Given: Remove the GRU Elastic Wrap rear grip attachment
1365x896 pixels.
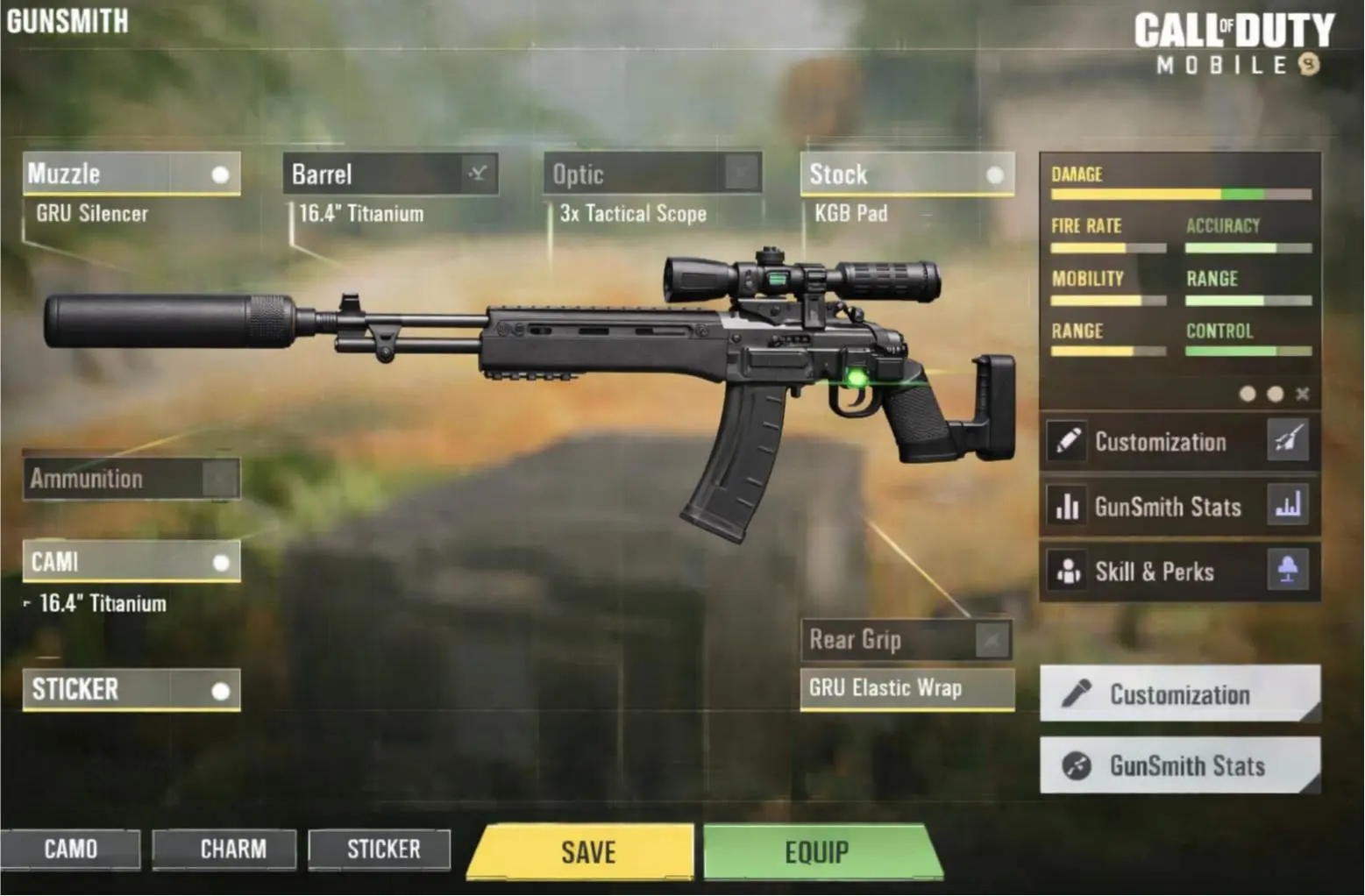Looking at the screenshot, I should pyautogui.click(x=992, y=641).
